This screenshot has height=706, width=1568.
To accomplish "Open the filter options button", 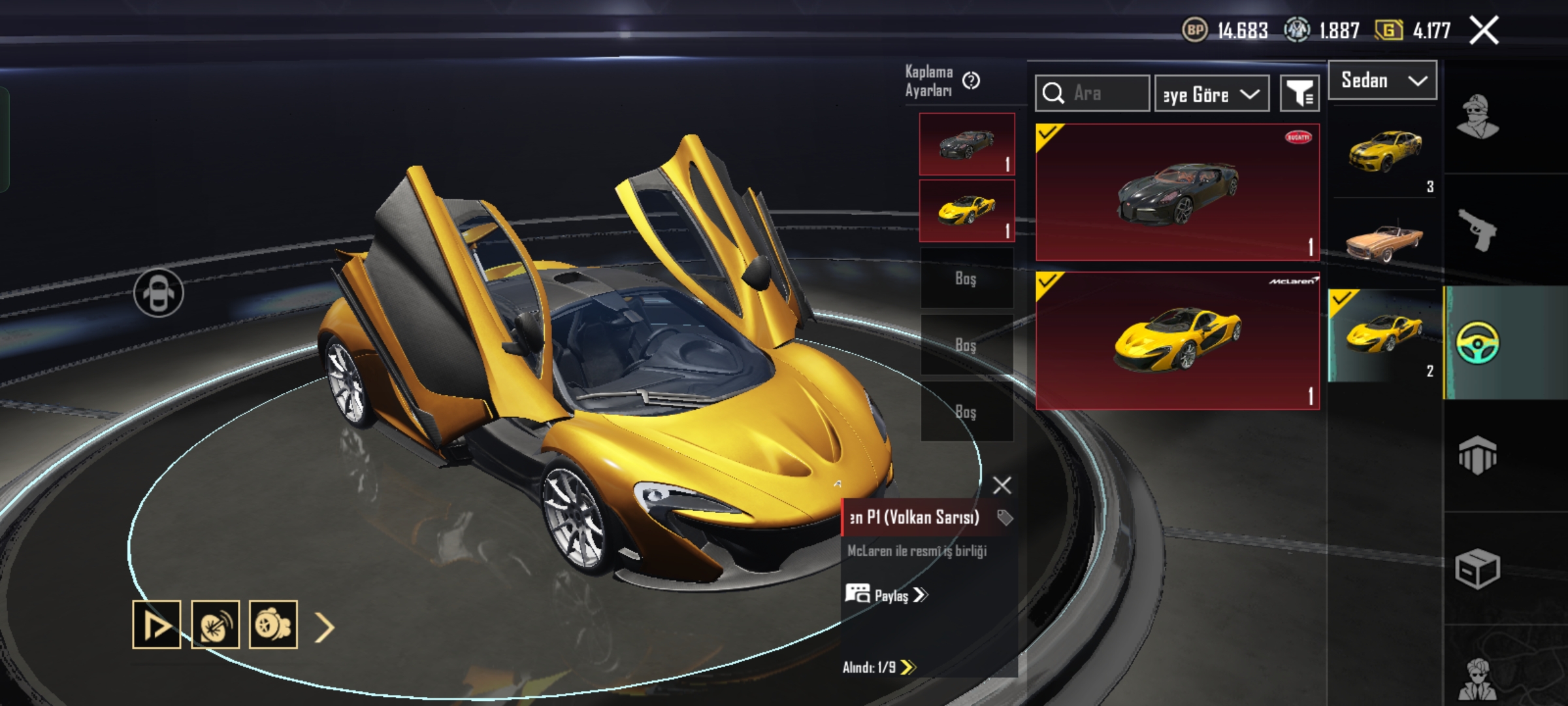I will coord(1299,94).
